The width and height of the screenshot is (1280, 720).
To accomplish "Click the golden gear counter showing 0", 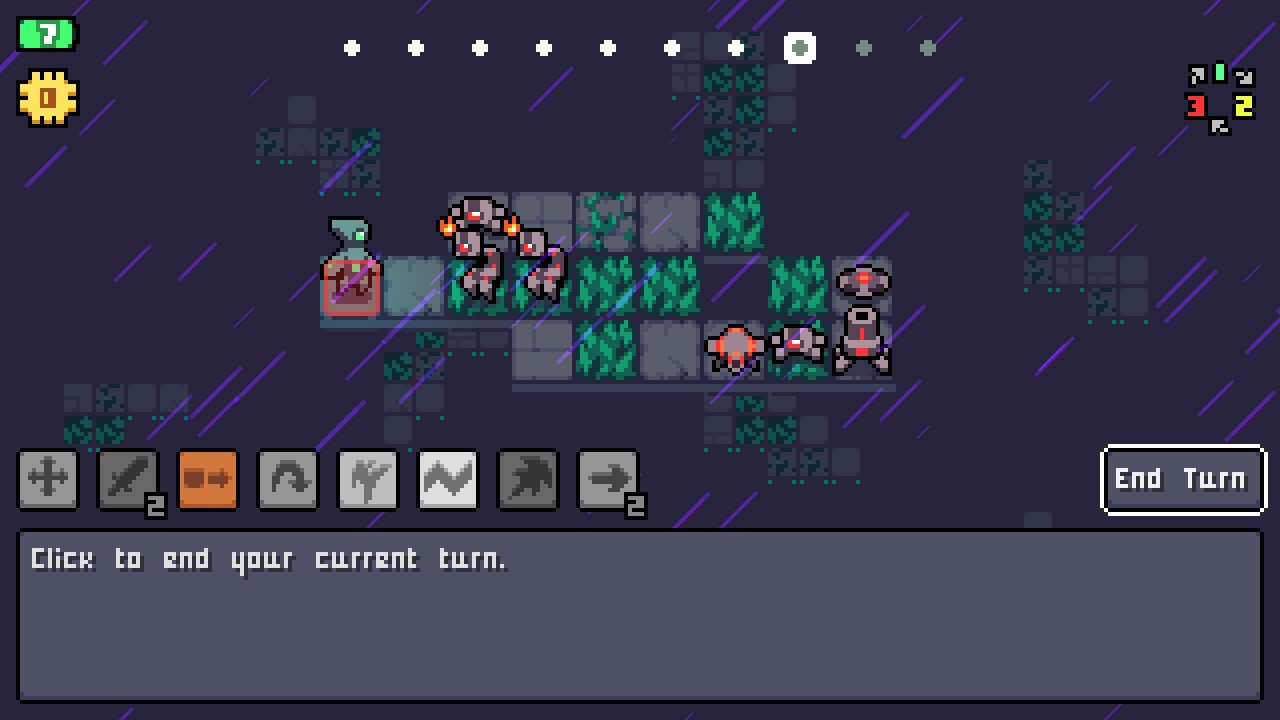I will [46, 96].
